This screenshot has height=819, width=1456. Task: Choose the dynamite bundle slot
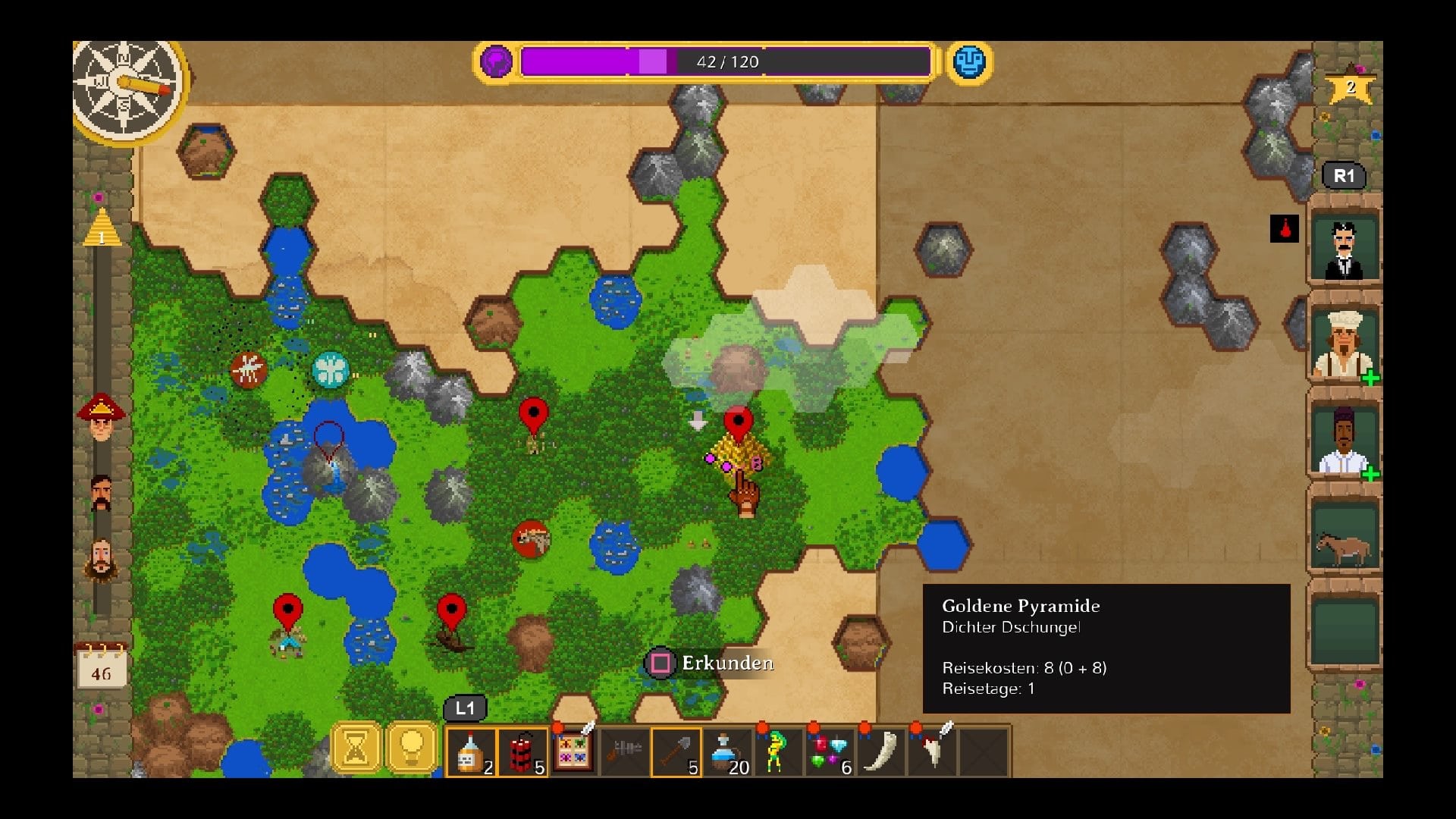522,752
